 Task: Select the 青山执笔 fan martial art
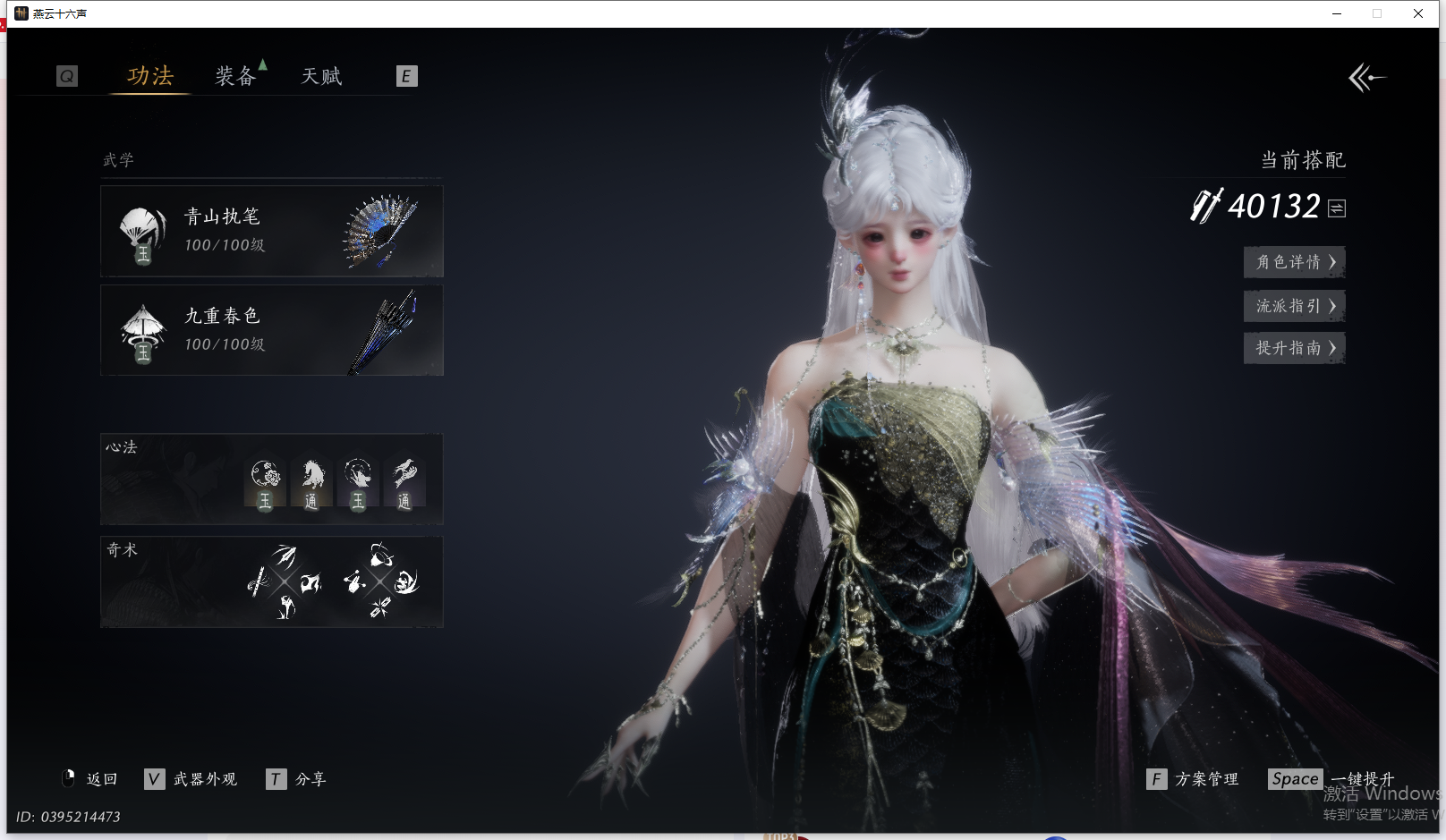pyautogui.click(x=271, y=231)
